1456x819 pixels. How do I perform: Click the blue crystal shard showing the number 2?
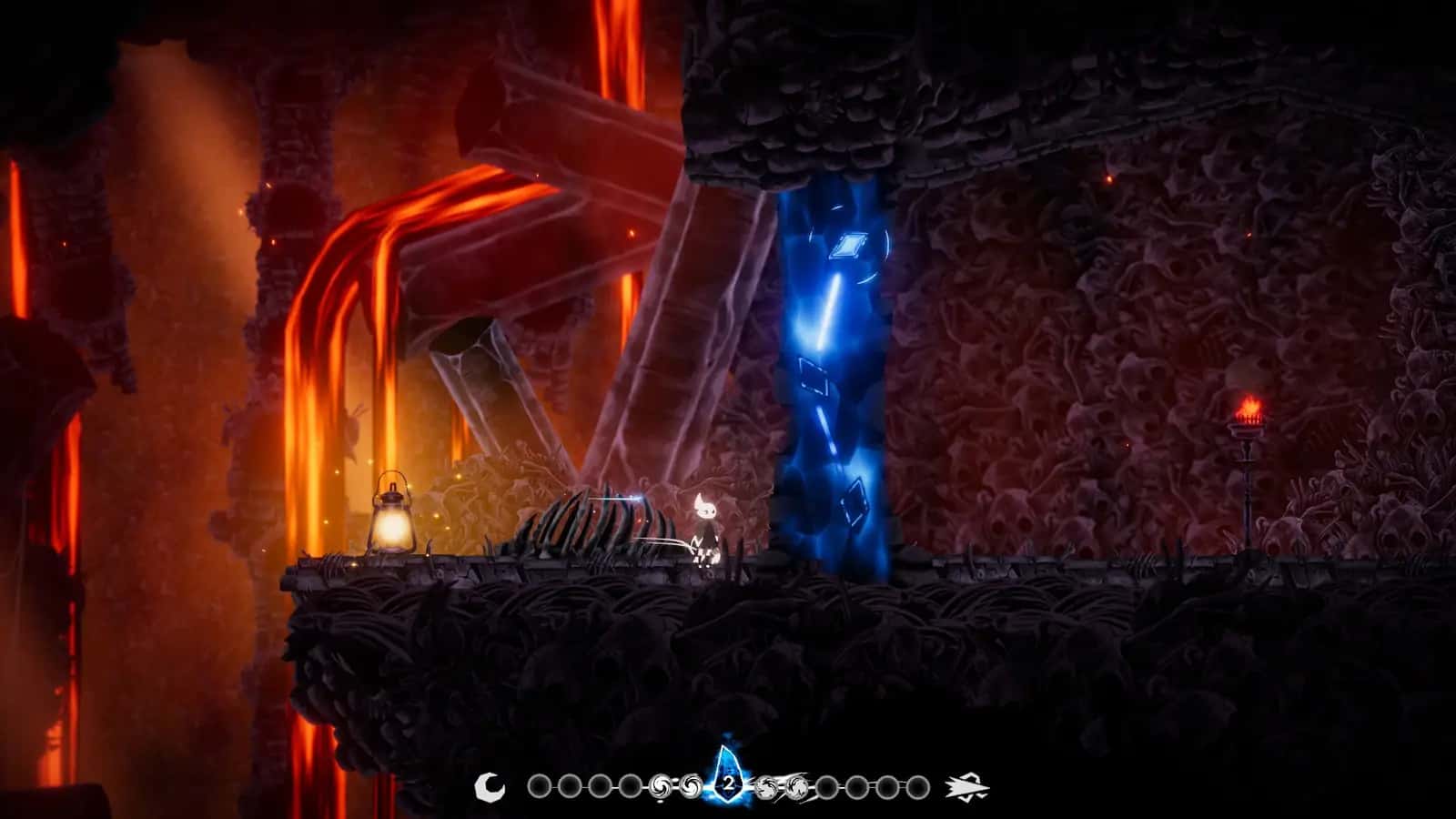click(728, 781)
